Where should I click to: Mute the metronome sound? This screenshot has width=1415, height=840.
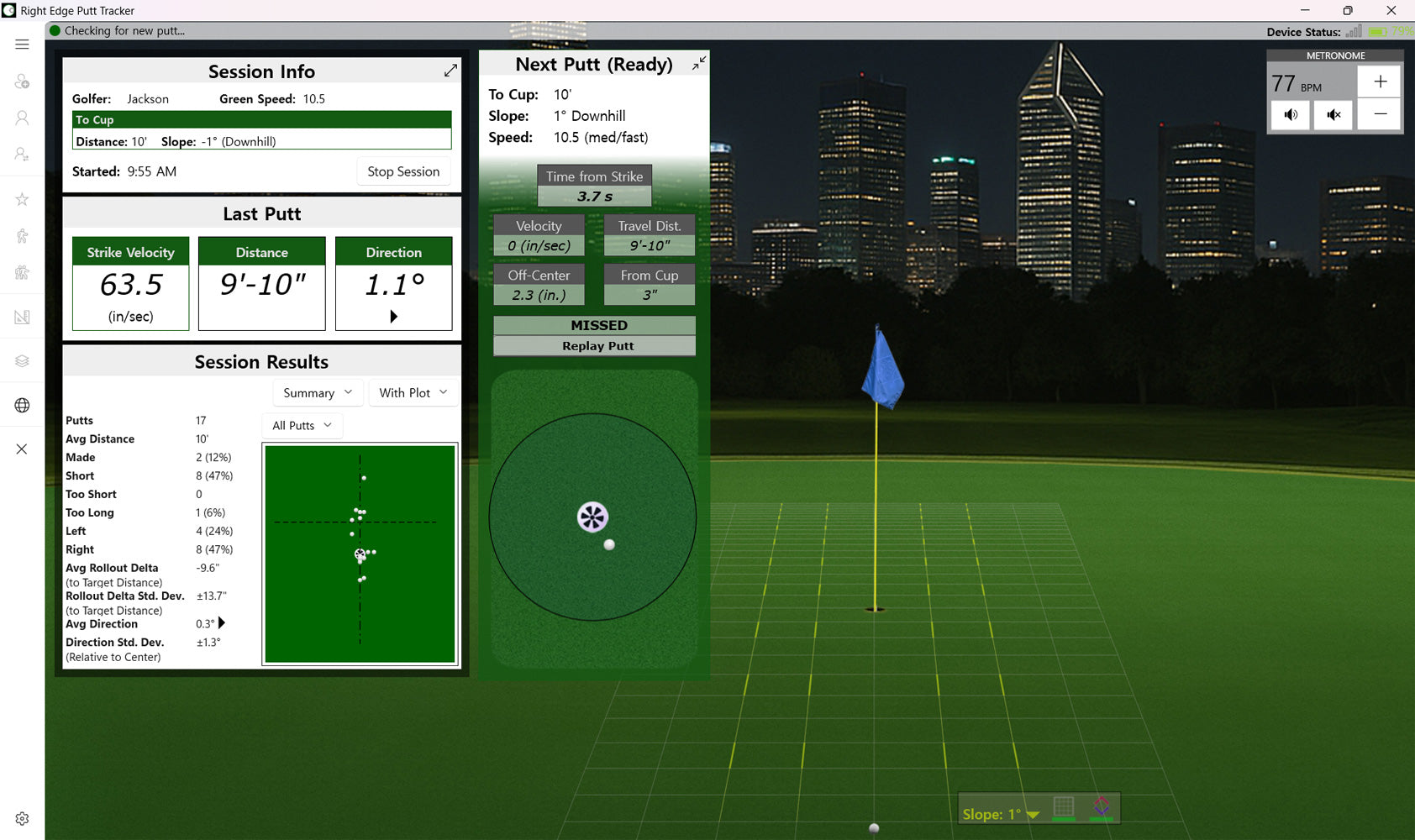[1333, 114]
